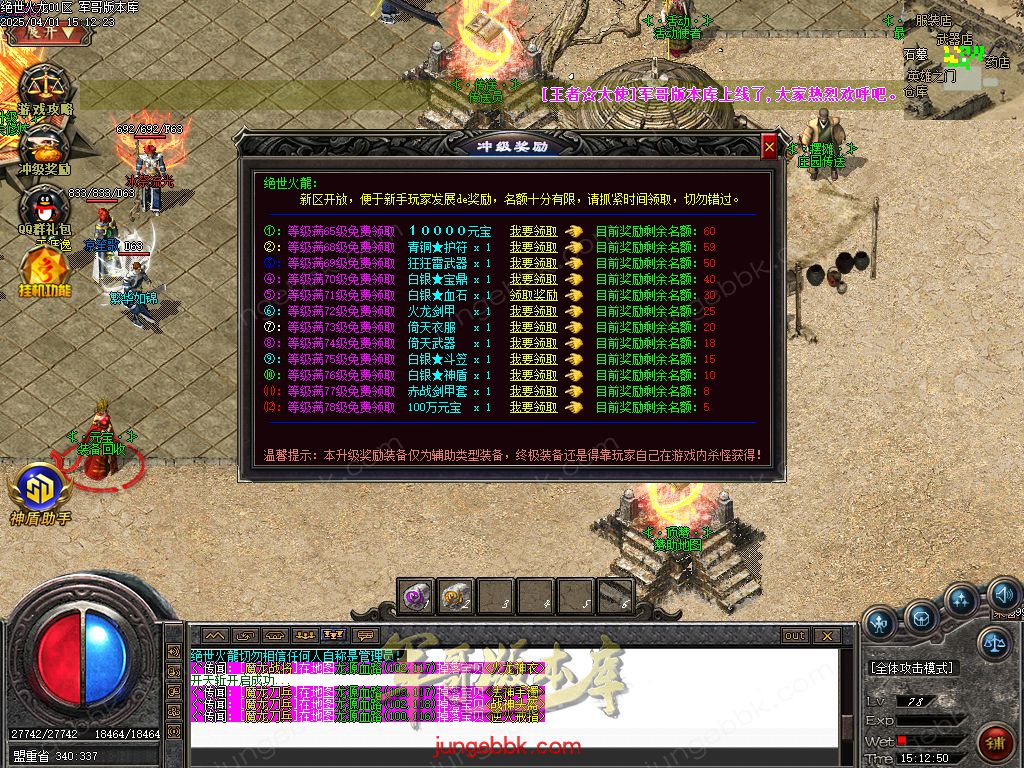Viewport: 1024px width, 768px height.
Task: Claim the 青铜★护符 level 68 reward
Action: click(533, 247)
